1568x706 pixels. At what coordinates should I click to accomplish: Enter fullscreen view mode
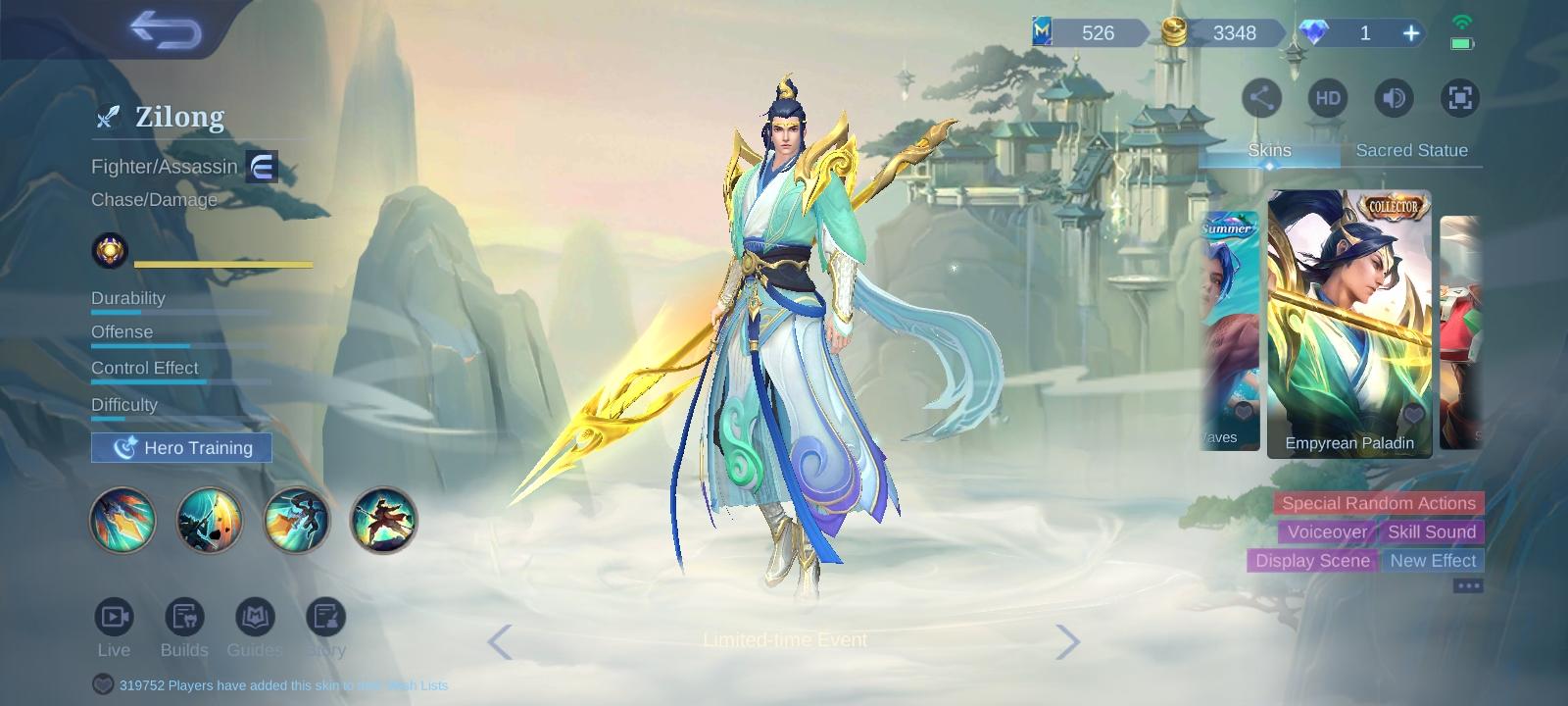pos(1460,98)
